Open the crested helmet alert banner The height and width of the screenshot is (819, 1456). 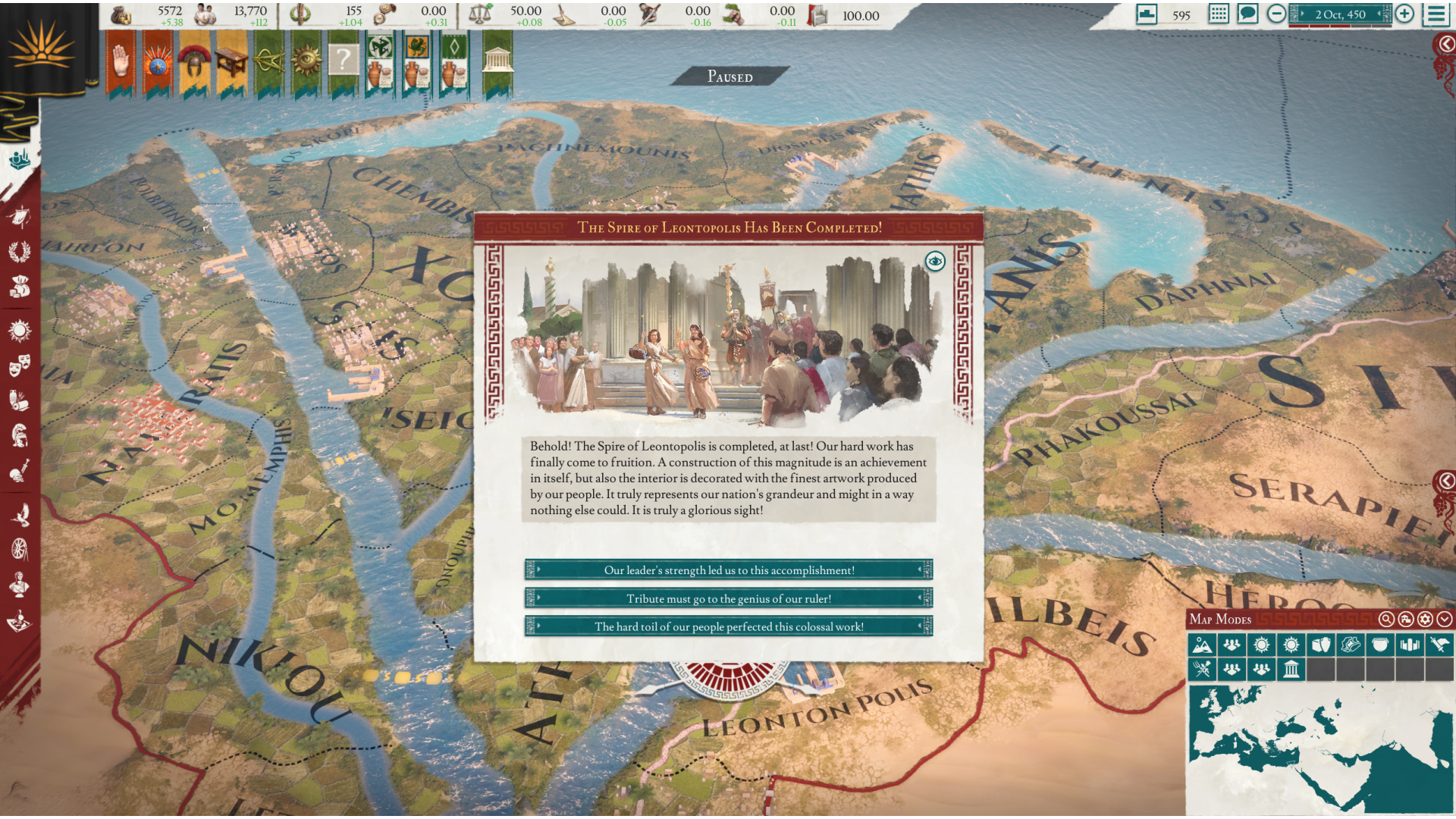point(194,62)
